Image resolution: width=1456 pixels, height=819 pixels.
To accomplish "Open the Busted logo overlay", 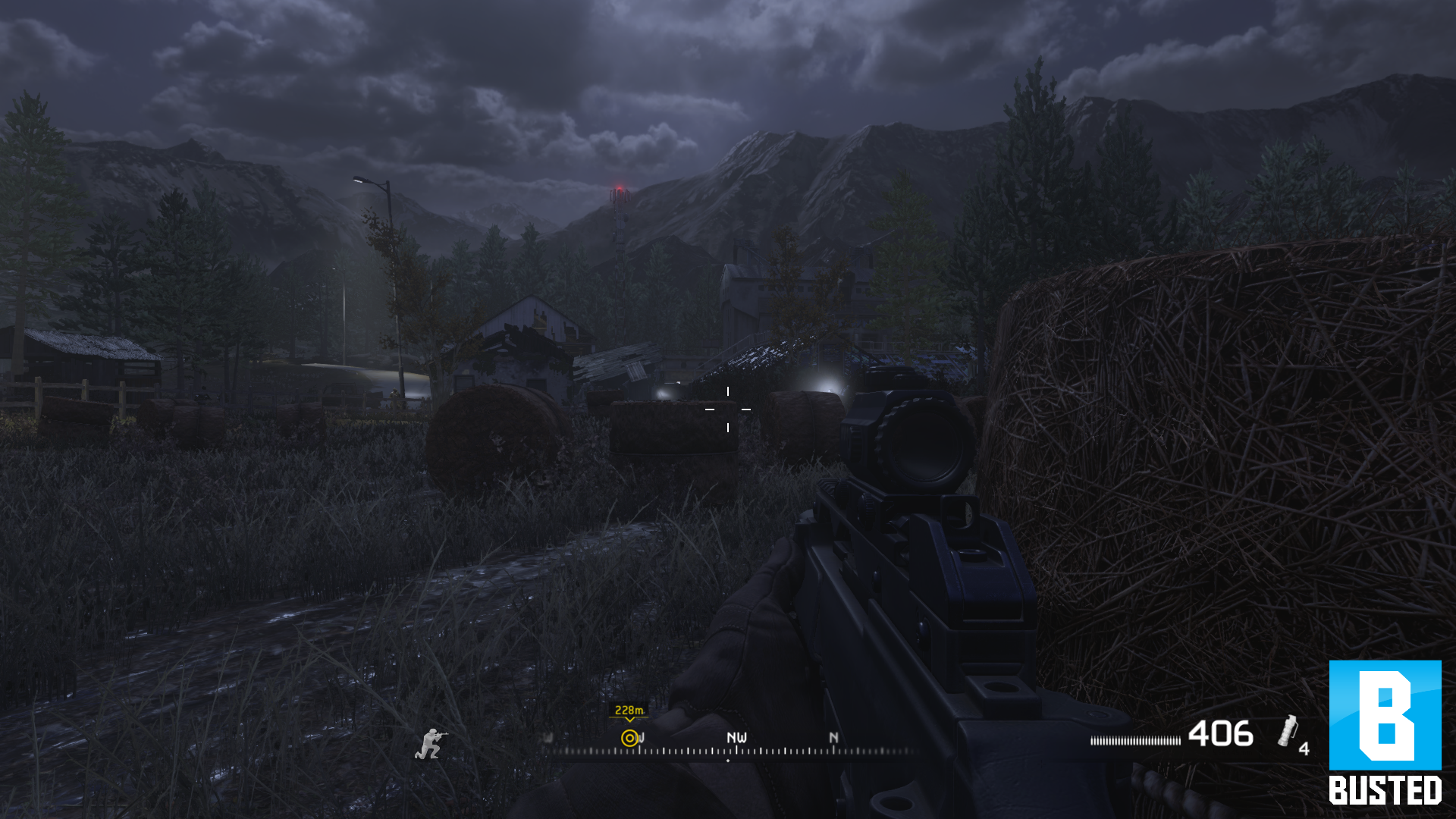I will [1385, 733].
